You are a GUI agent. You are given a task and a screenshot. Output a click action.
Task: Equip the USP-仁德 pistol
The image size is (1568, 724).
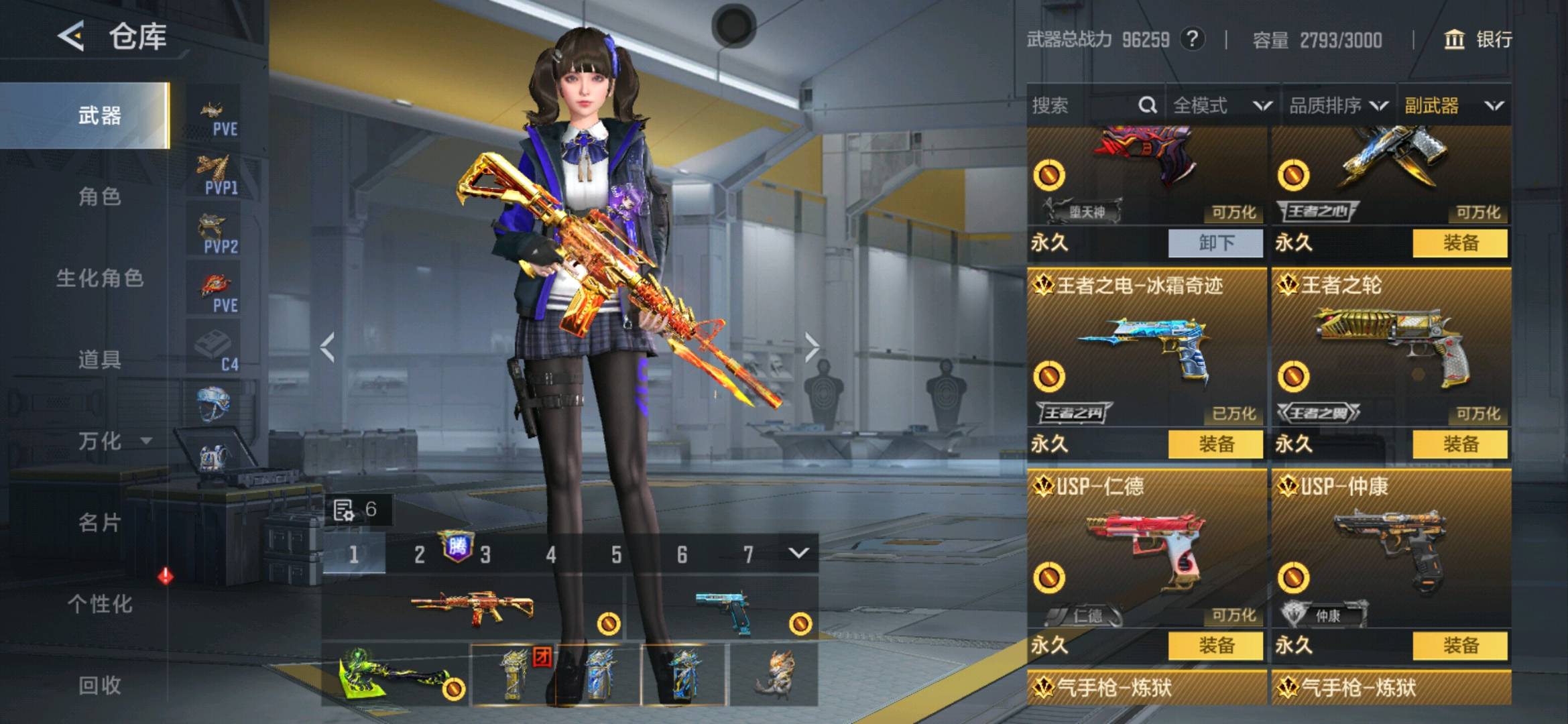[1215, 646]
